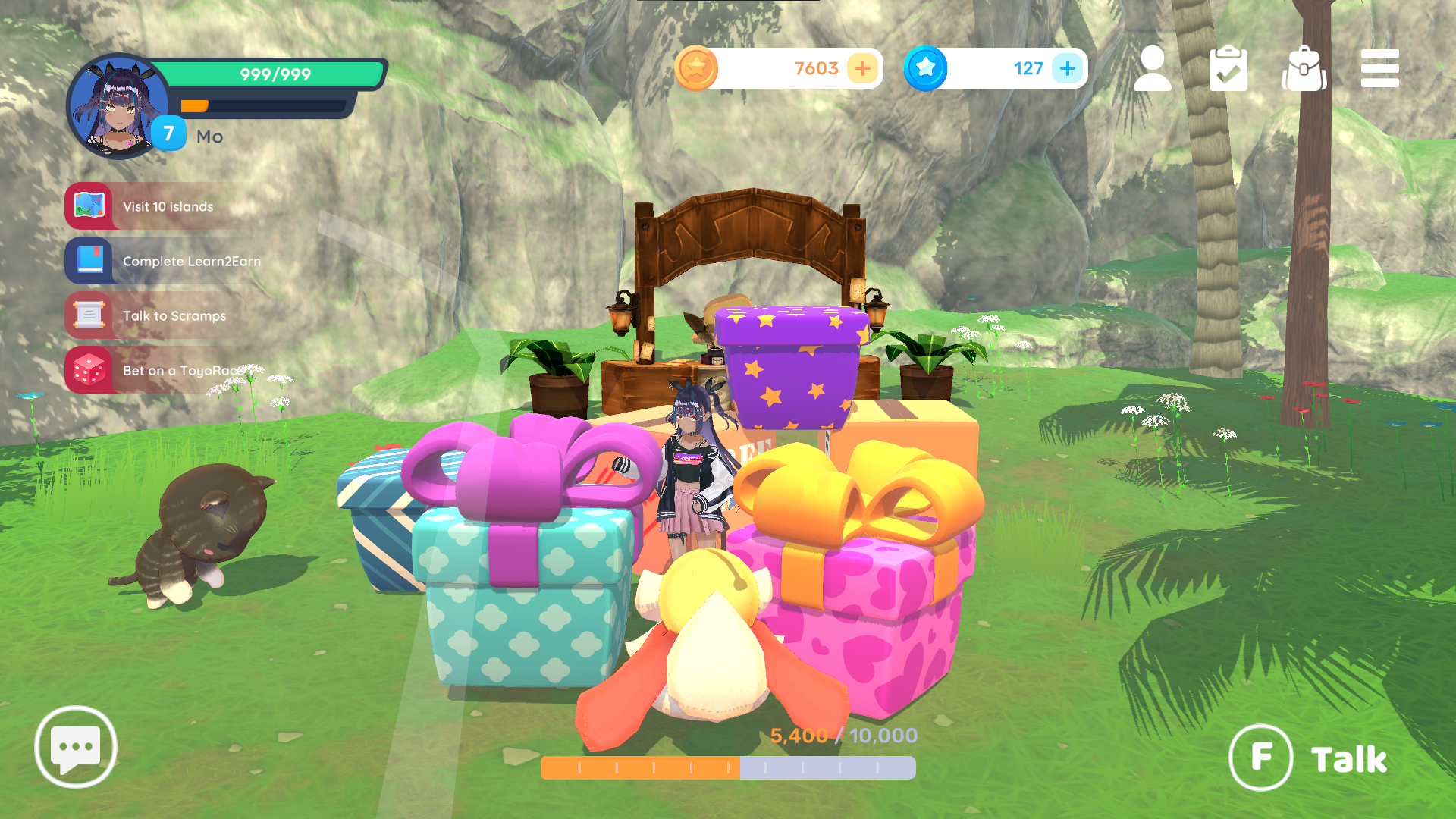Open the player profile icon
Viewport: 1456px width, 819px height.
pyautogui.click(x=1152, y=69)
